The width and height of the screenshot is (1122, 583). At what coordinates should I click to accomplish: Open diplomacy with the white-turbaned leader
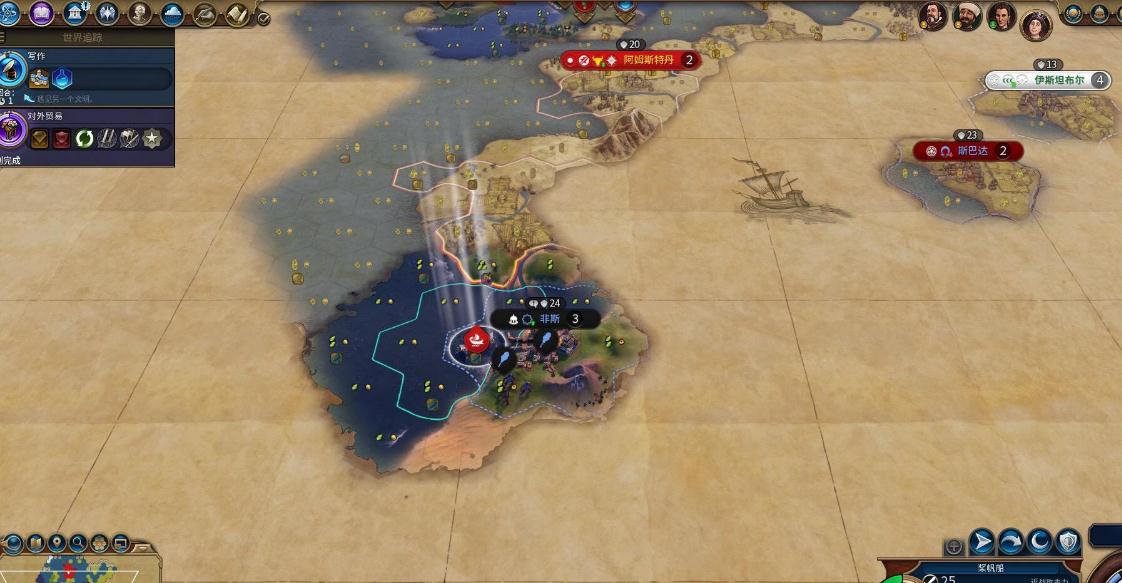click(967, 15)
